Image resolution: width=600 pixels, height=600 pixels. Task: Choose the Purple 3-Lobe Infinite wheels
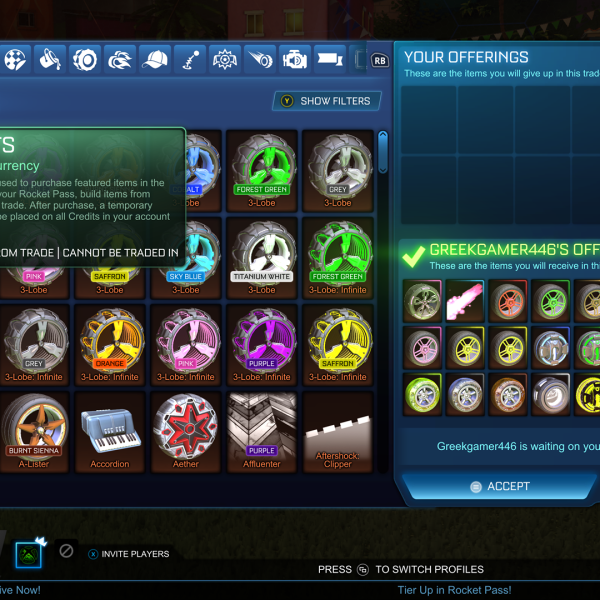coord(262,343)
